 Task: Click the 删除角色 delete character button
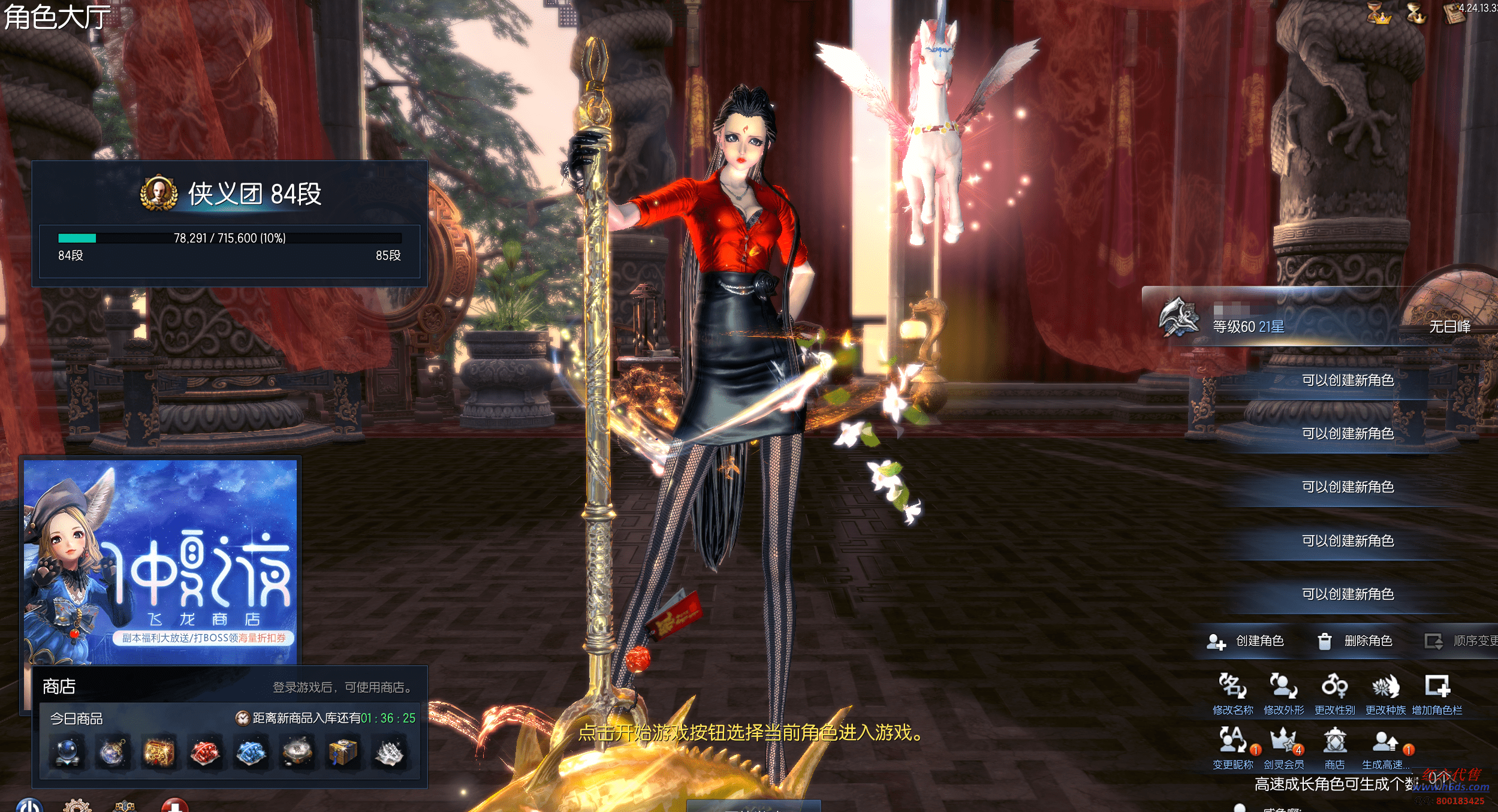1356,641
